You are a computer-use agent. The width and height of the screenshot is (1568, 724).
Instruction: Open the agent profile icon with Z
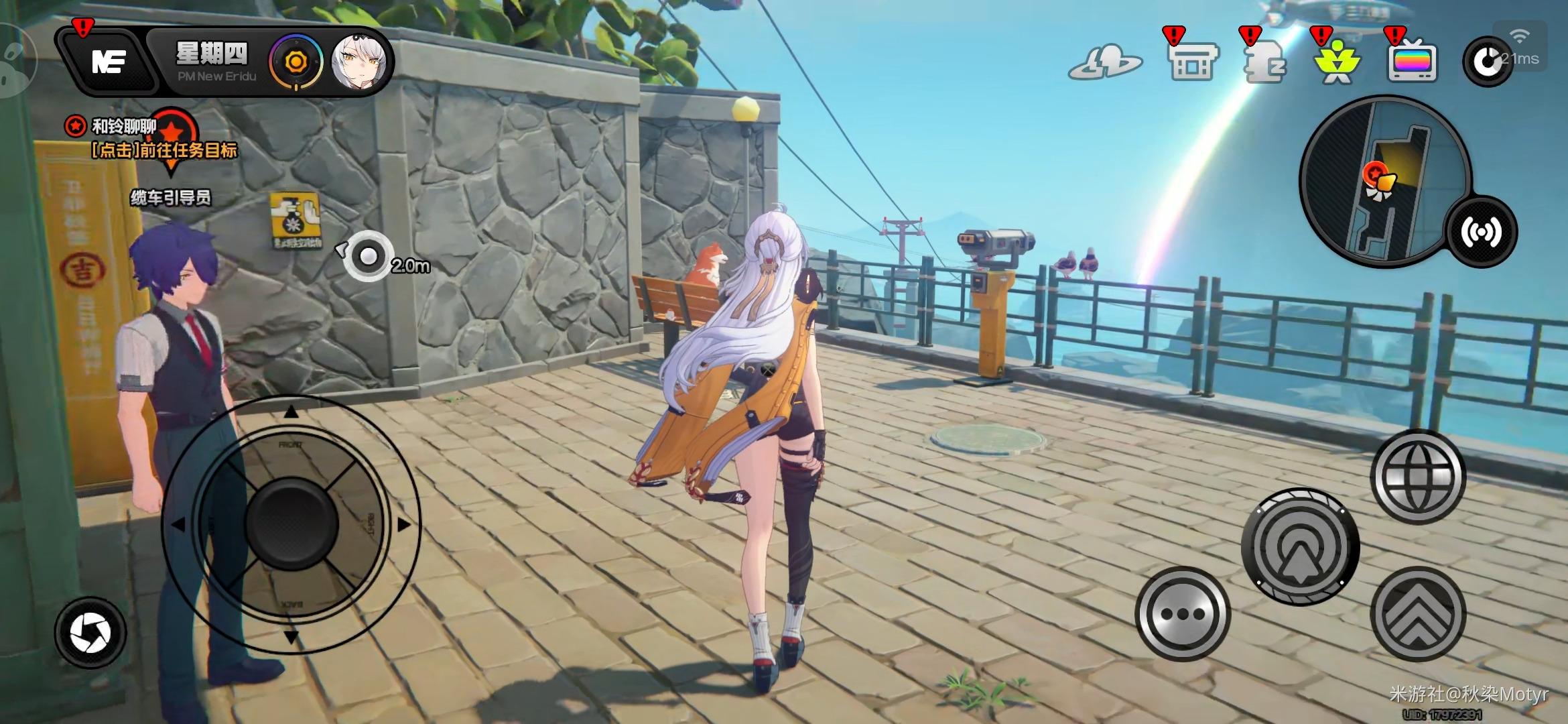click(x=1264, y=62)
